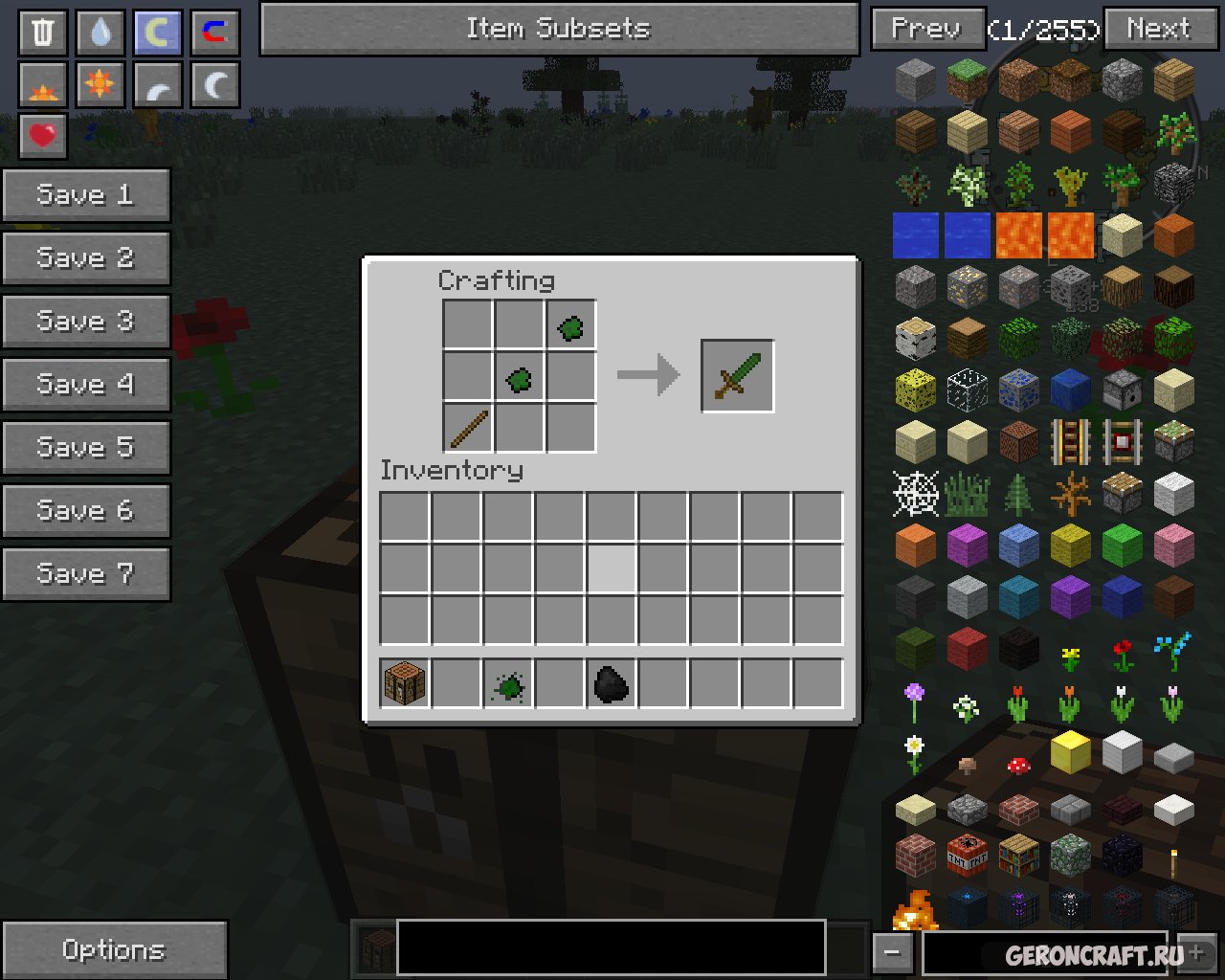Go to the Prev item page
The width and height of the screenshot is (1225, 980).
pos(926,29)
